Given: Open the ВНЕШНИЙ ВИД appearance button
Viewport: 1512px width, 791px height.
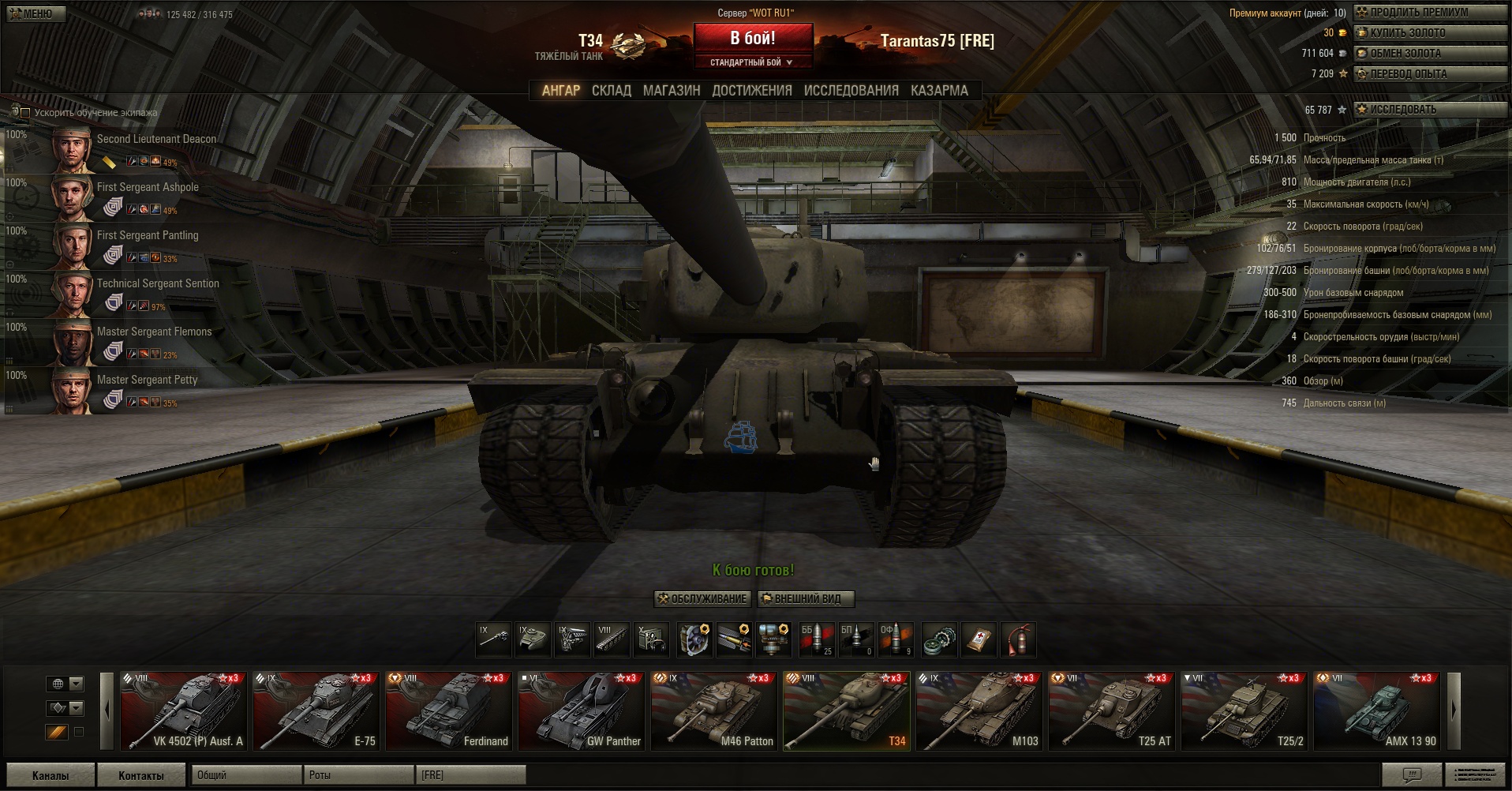Looking at the screenshot, I should 807,599.
